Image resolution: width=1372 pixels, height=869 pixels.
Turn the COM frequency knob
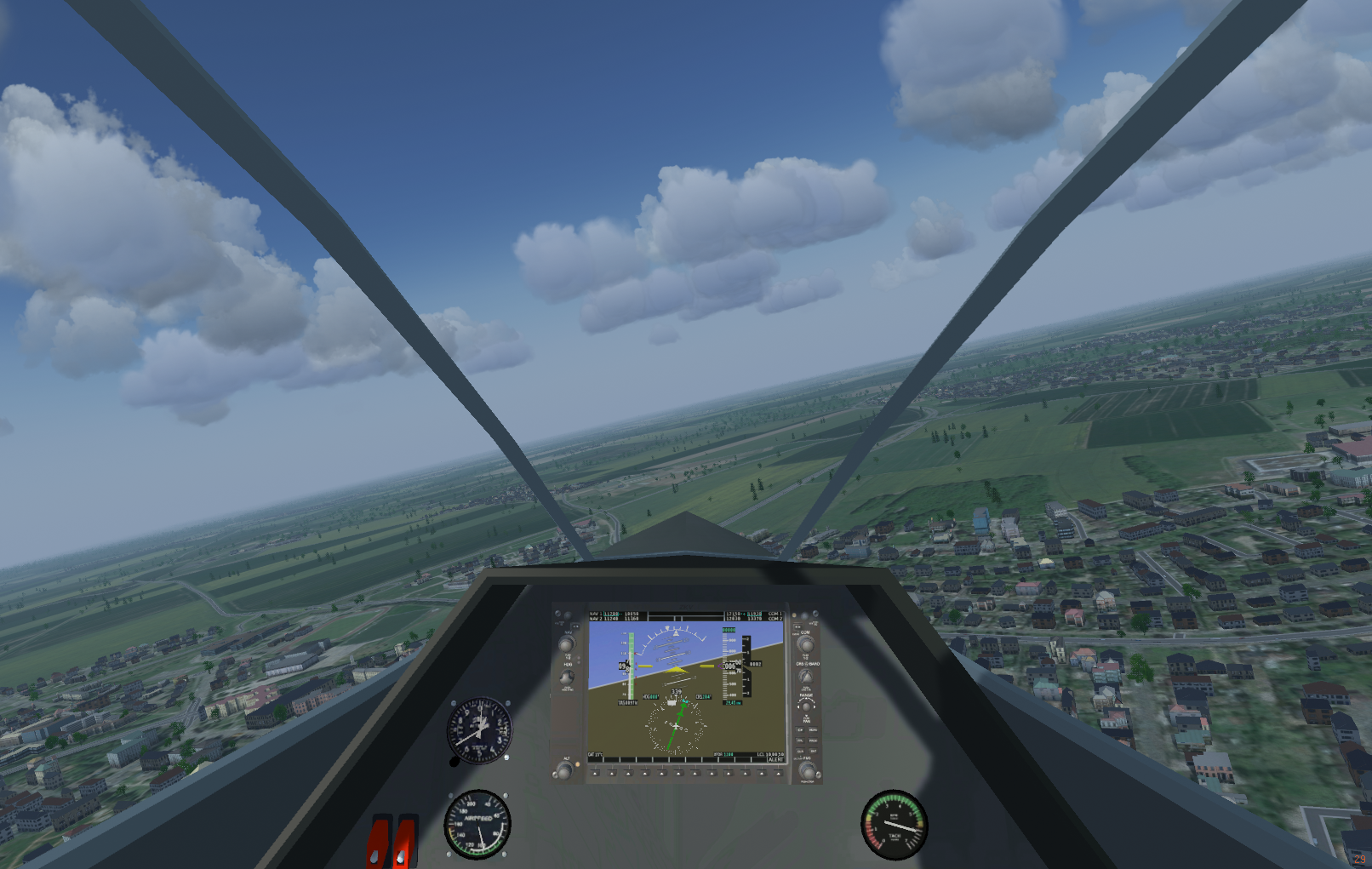[x=805, y=644]
